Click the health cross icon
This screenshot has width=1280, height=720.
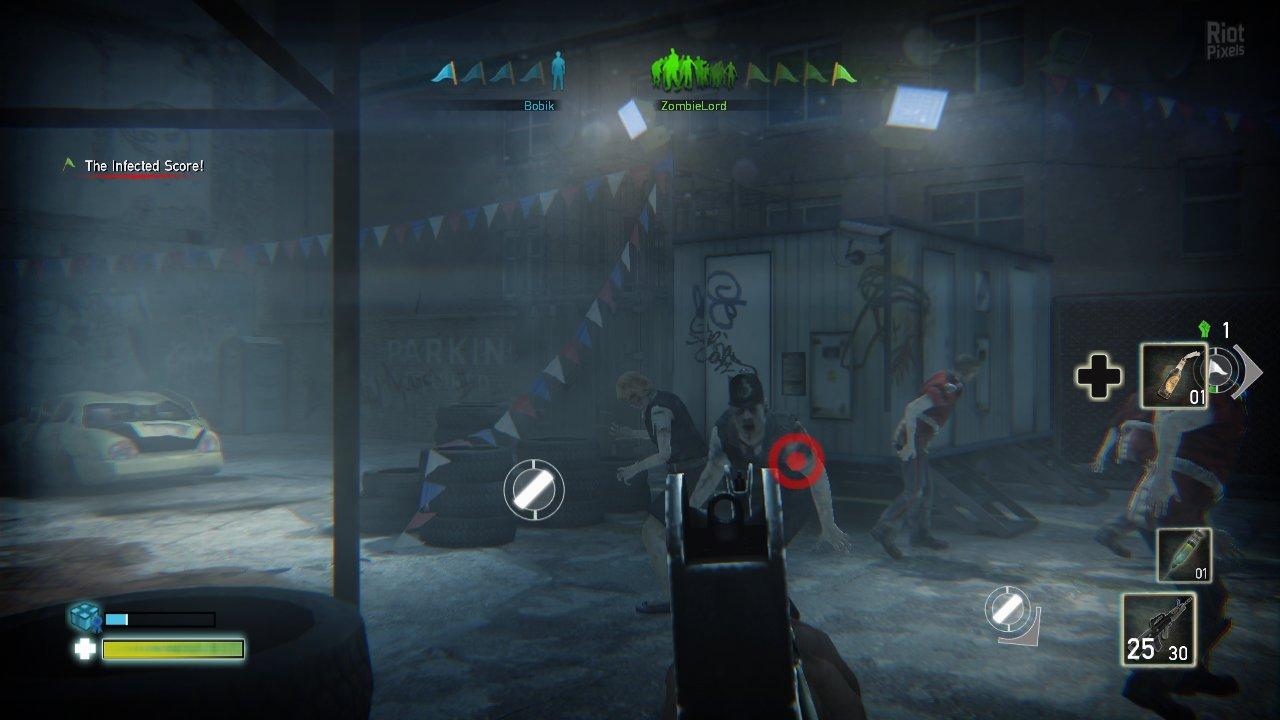pyautogui.click(x=84, y=650)
